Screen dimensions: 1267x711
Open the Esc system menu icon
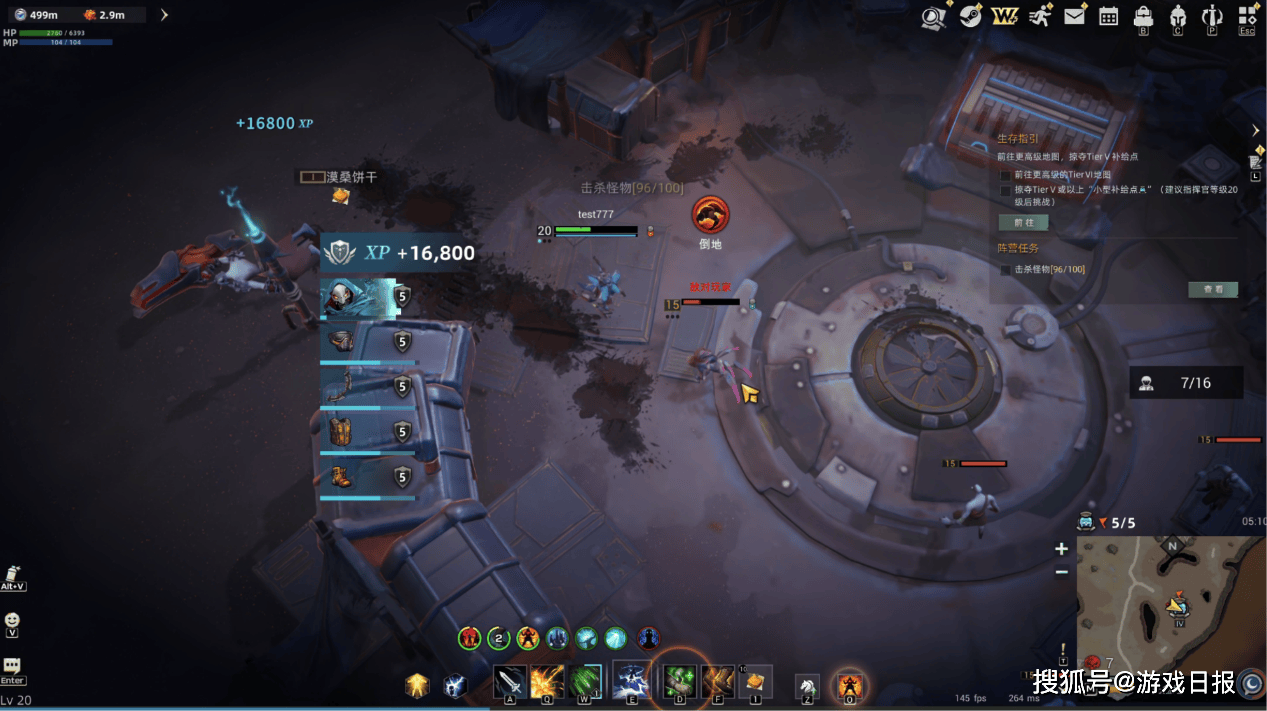[x=1247, y=16]
